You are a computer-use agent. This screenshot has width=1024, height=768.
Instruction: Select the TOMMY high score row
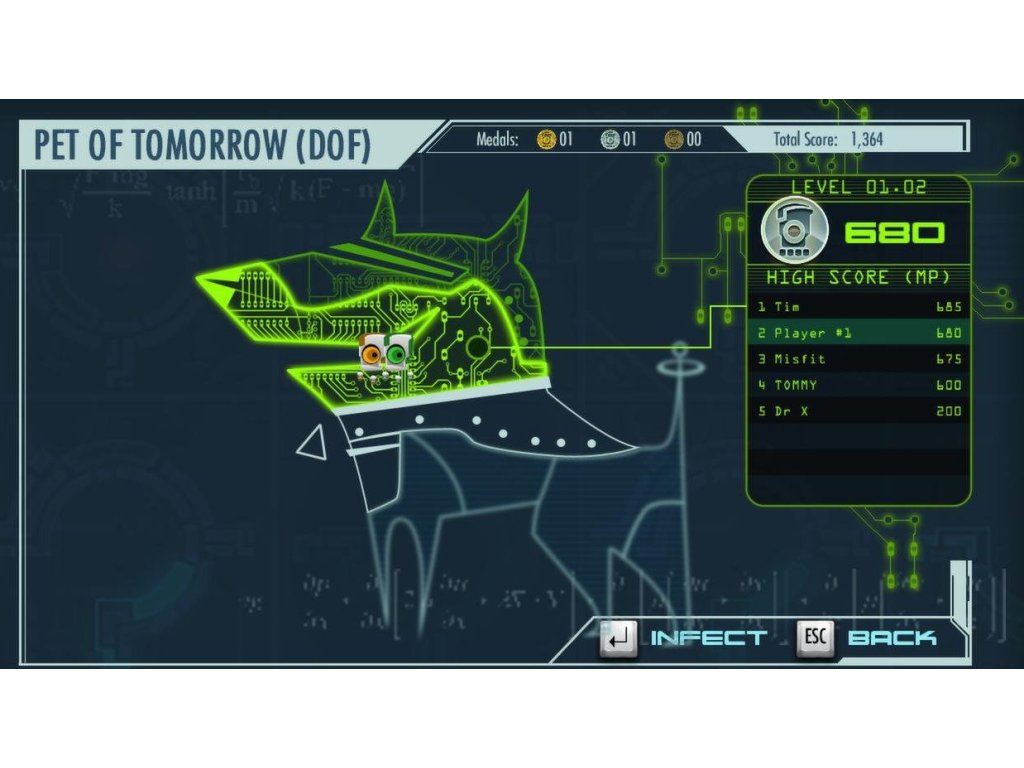click(x=859, y=385)
